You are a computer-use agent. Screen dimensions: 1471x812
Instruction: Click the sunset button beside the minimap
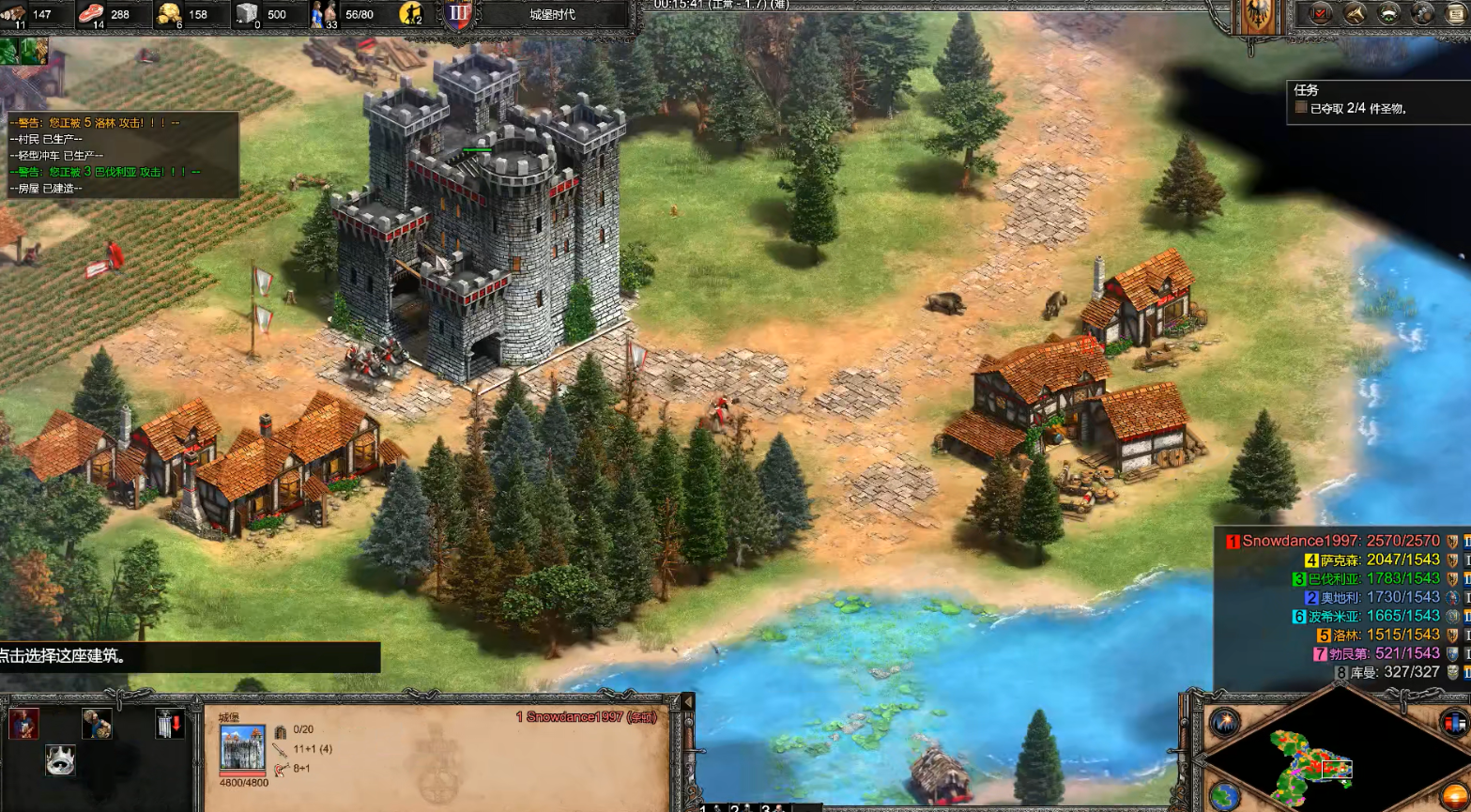click(1455, 796)
